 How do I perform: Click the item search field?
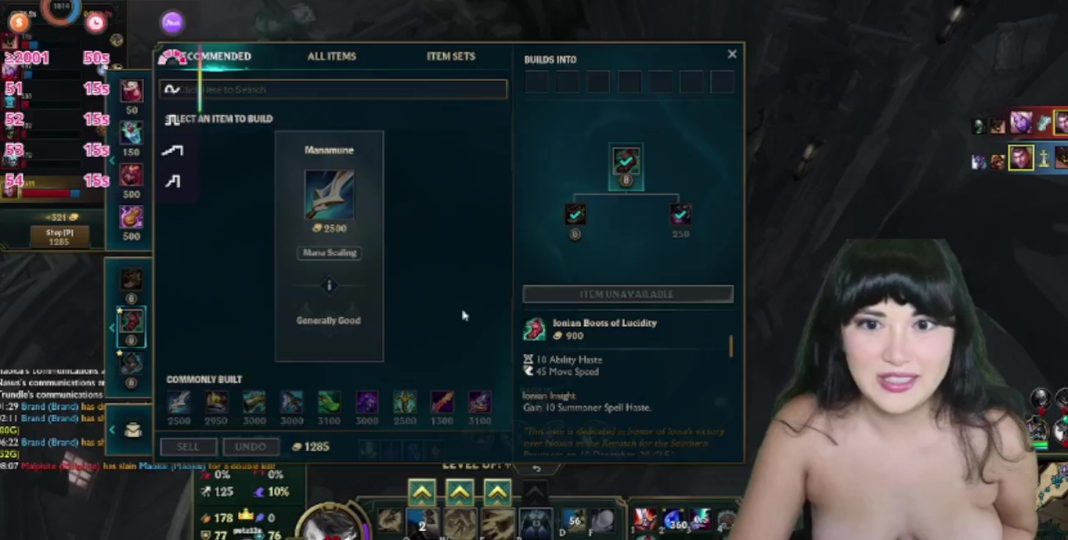point(340,89)
